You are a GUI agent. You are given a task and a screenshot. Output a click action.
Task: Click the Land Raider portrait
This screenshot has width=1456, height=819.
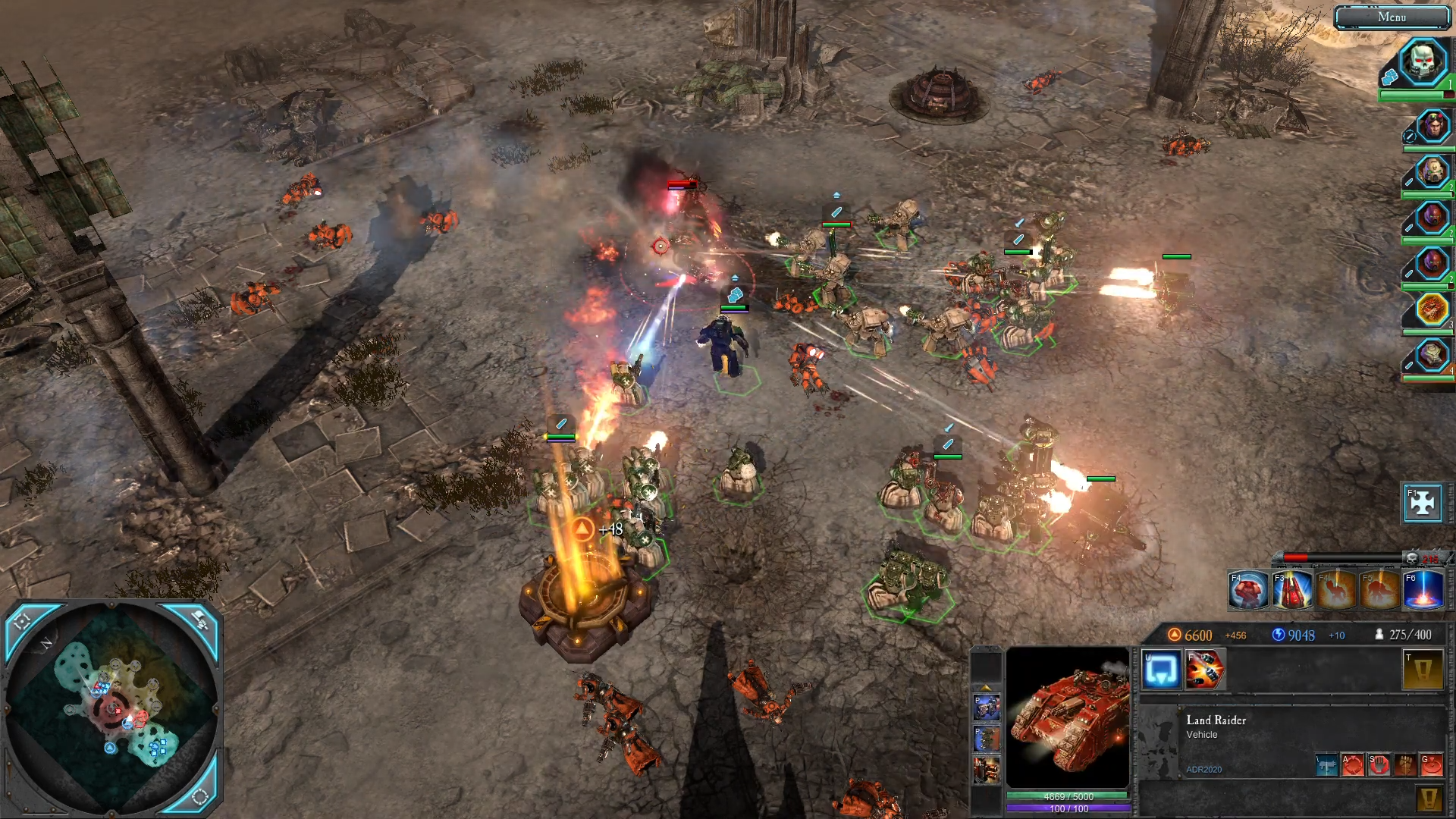pos(1068,717)
